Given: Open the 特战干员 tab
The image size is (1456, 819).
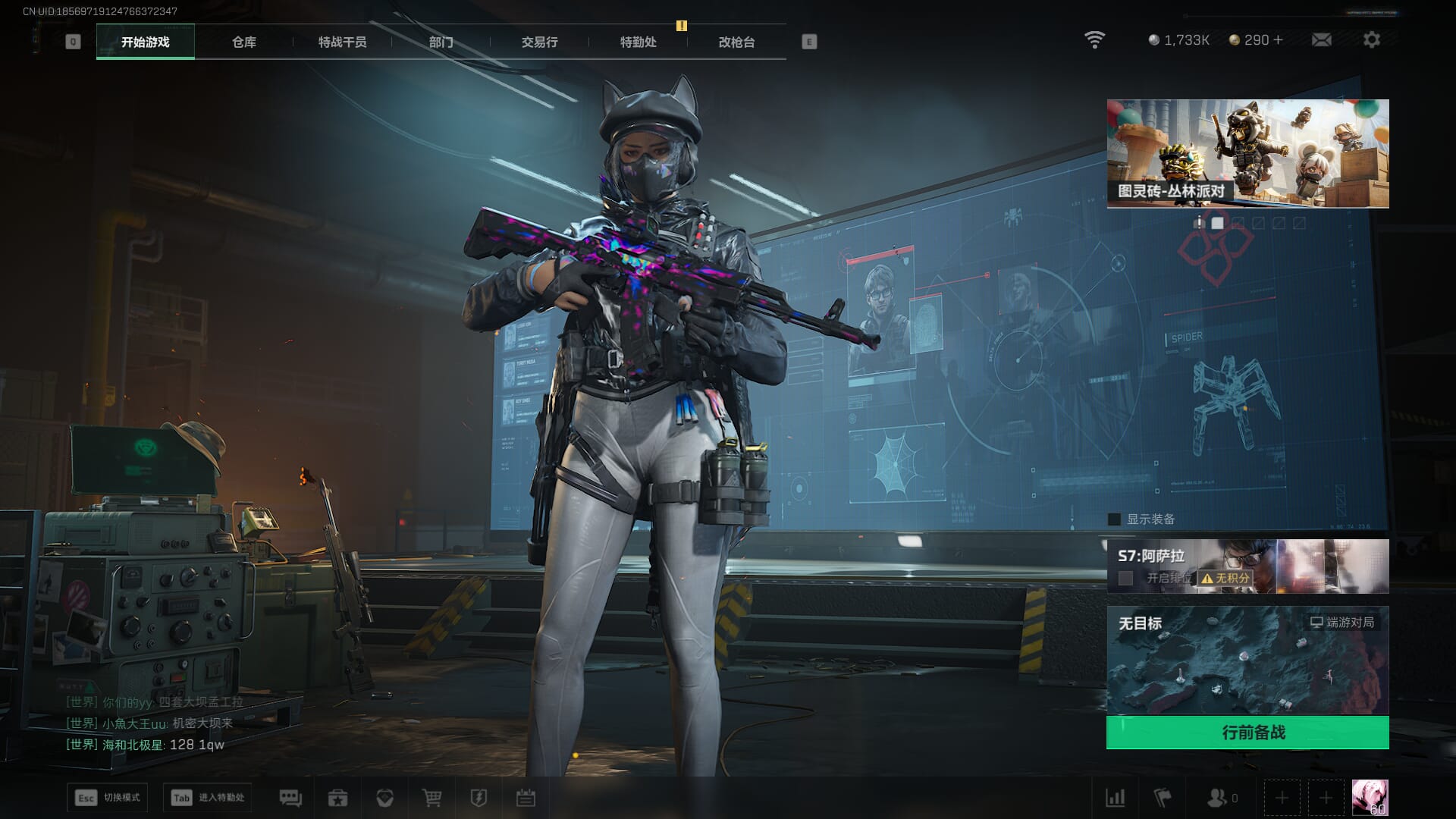Looking at the screenshot, I should tap(342, 42).
